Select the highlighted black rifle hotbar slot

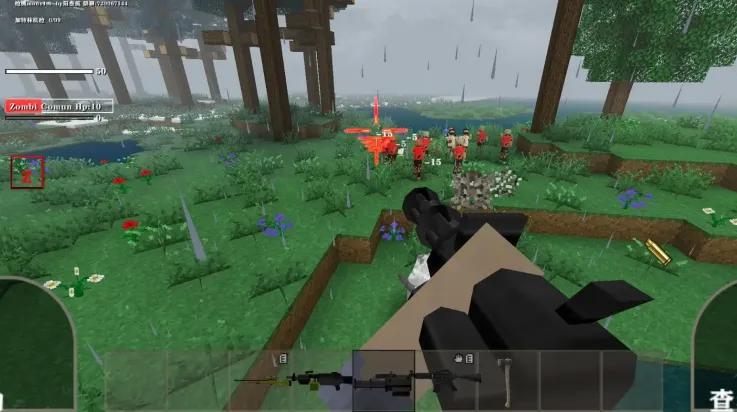coord(383,379)
